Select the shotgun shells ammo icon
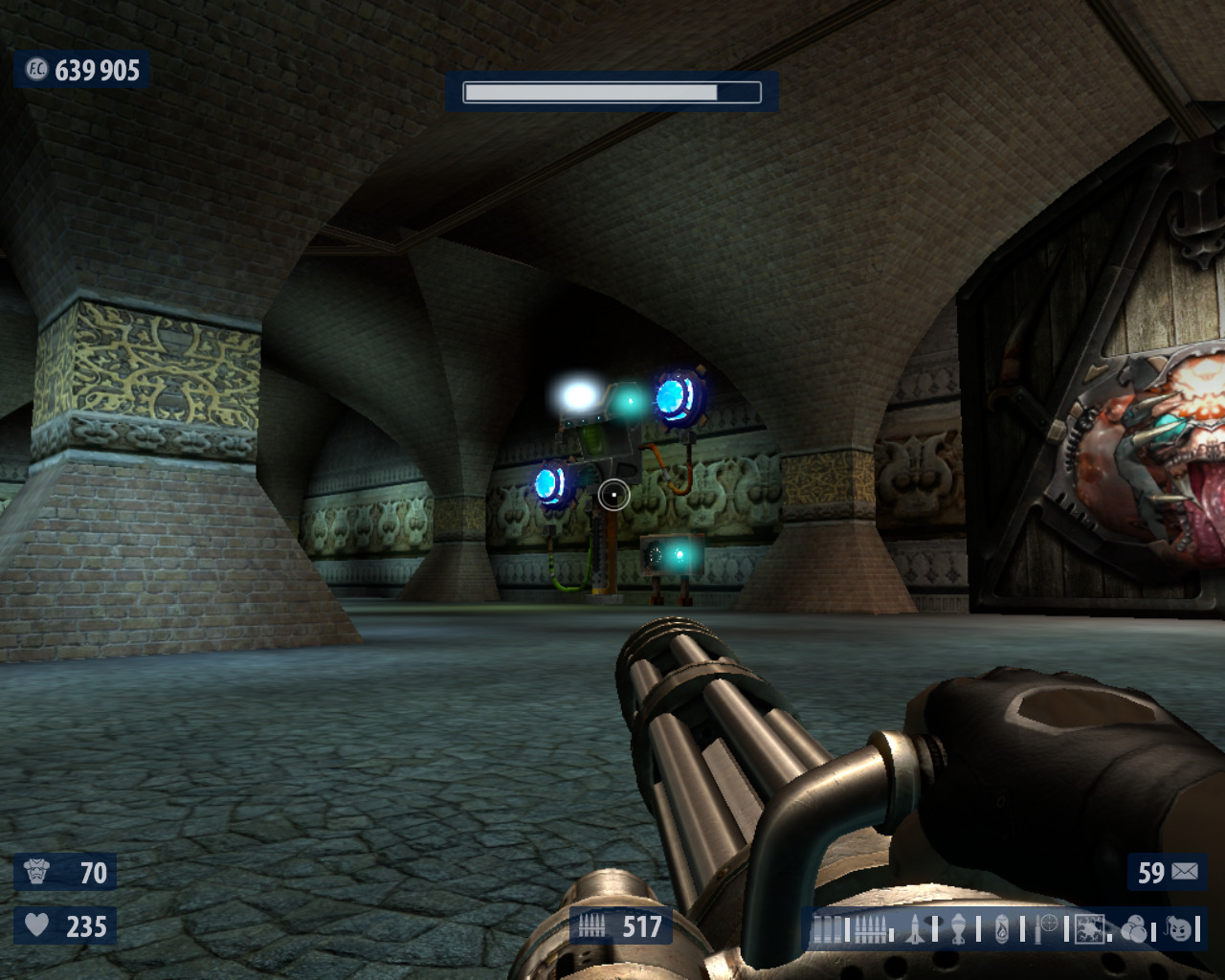Image resolution: width=1225 pixels, height=980 pixels. click(828, 929)
